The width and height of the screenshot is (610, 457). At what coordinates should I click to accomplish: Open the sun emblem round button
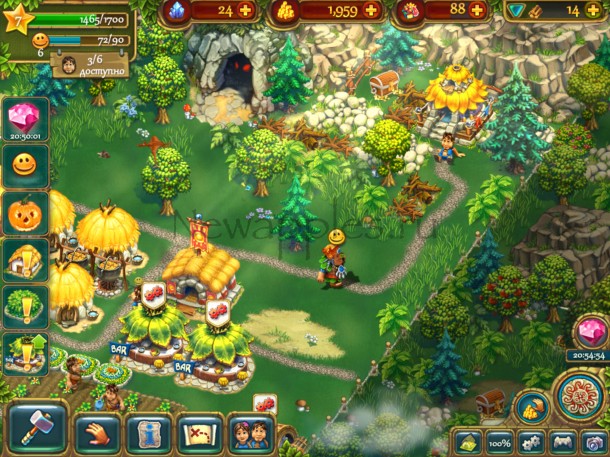click(x=579, y=396)
